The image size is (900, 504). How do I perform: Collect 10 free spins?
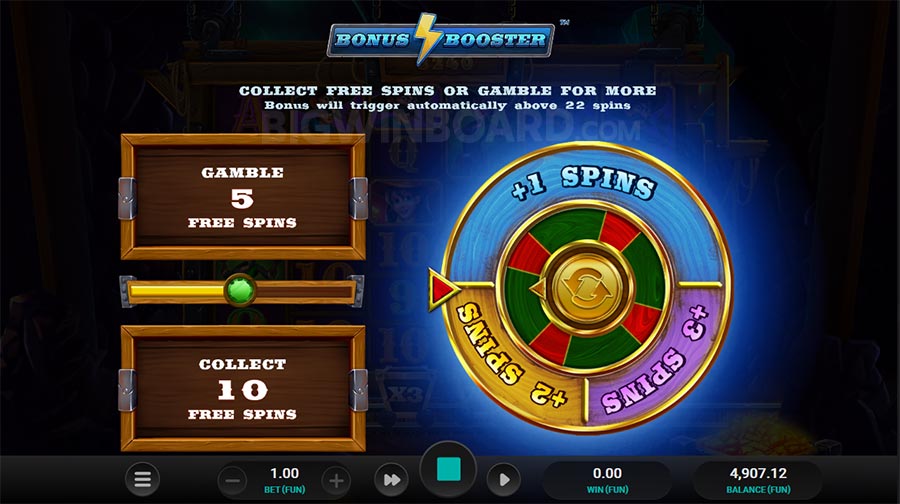click(243, 388)
